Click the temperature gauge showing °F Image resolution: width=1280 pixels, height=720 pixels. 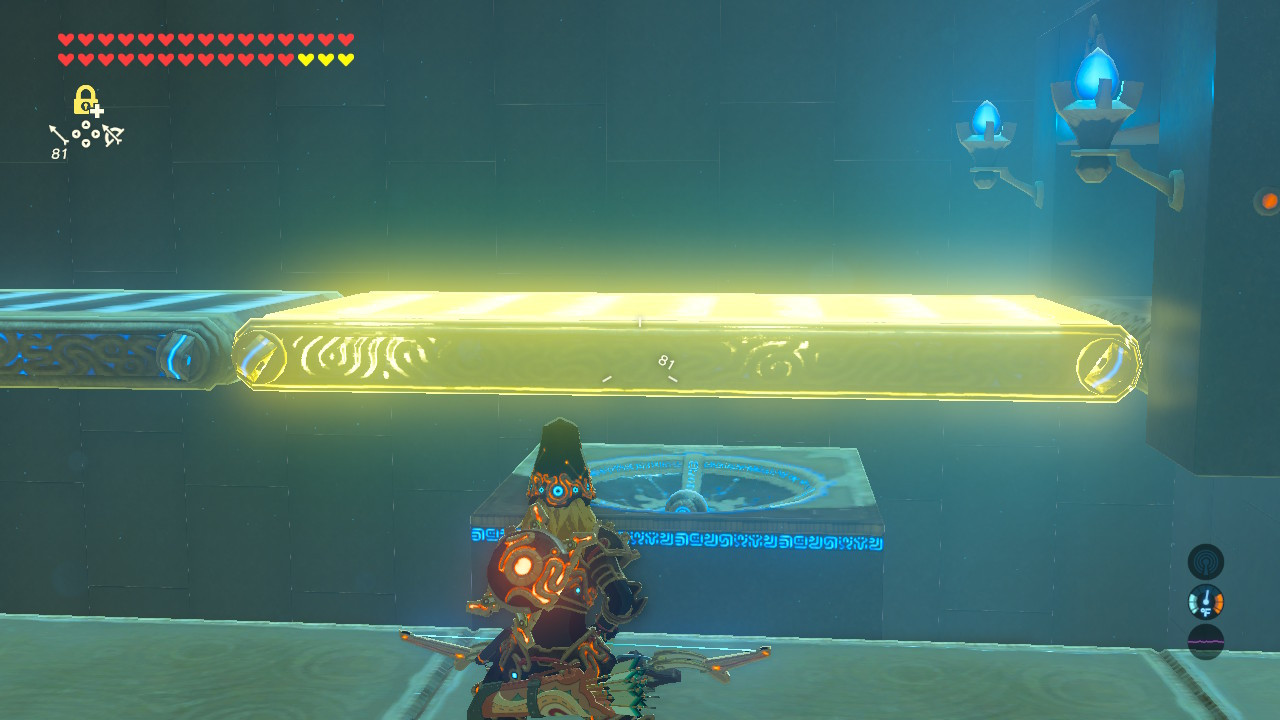click(1206, 602)
